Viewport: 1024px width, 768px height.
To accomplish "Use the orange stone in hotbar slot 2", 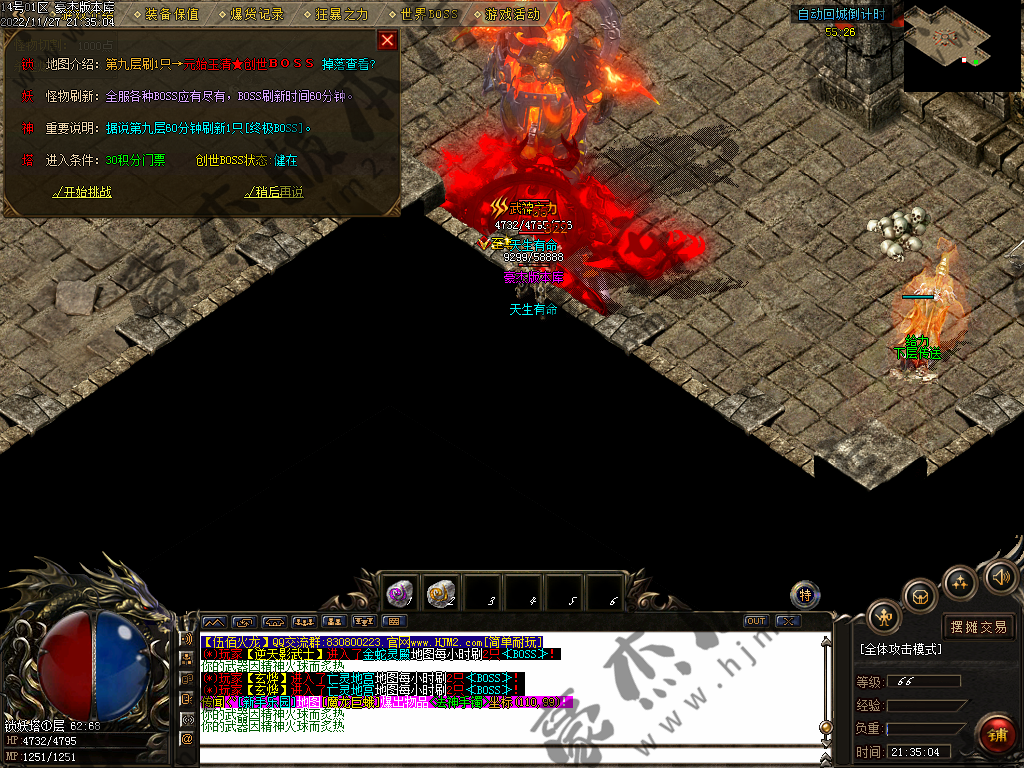I will (x=441, y=593).
